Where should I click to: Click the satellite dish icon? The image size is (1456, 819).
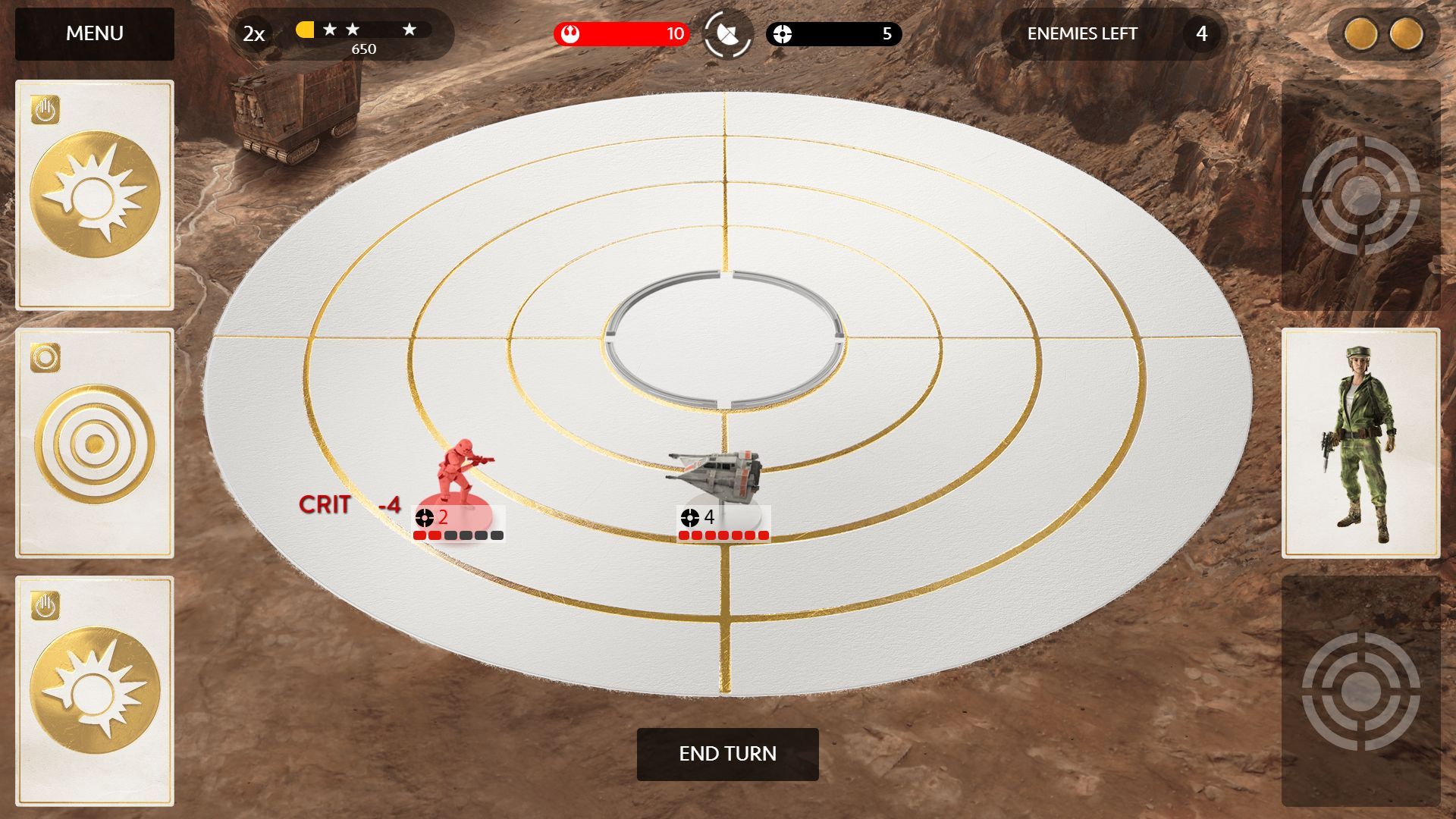click(727, 34)
